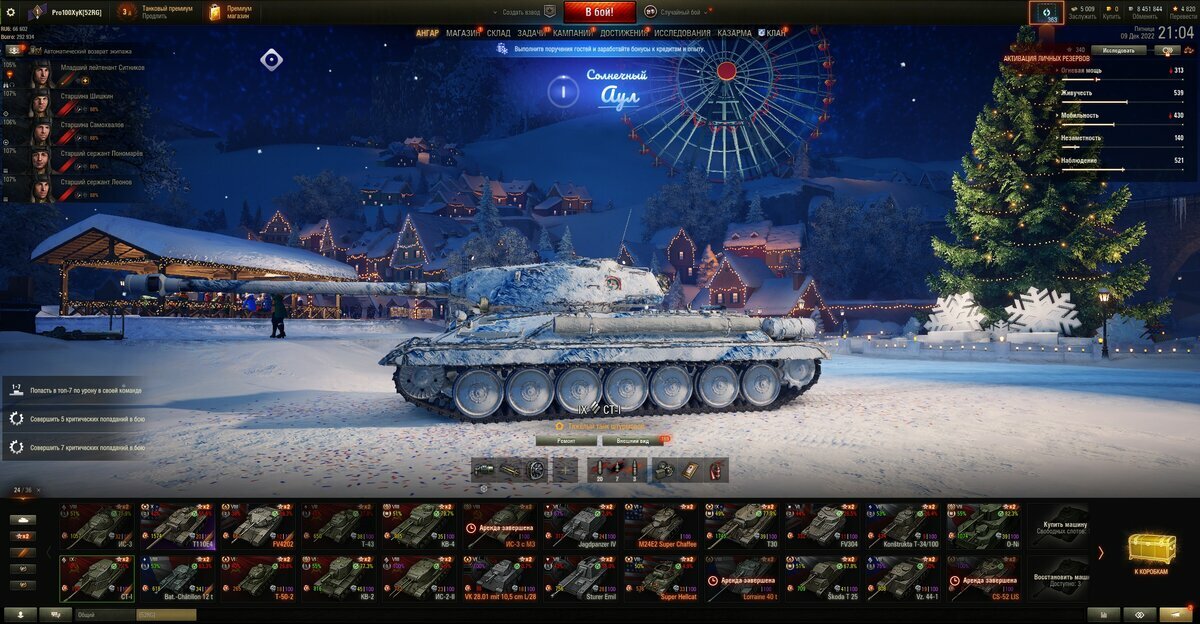Open the КЛАН tab

point(775,33)
